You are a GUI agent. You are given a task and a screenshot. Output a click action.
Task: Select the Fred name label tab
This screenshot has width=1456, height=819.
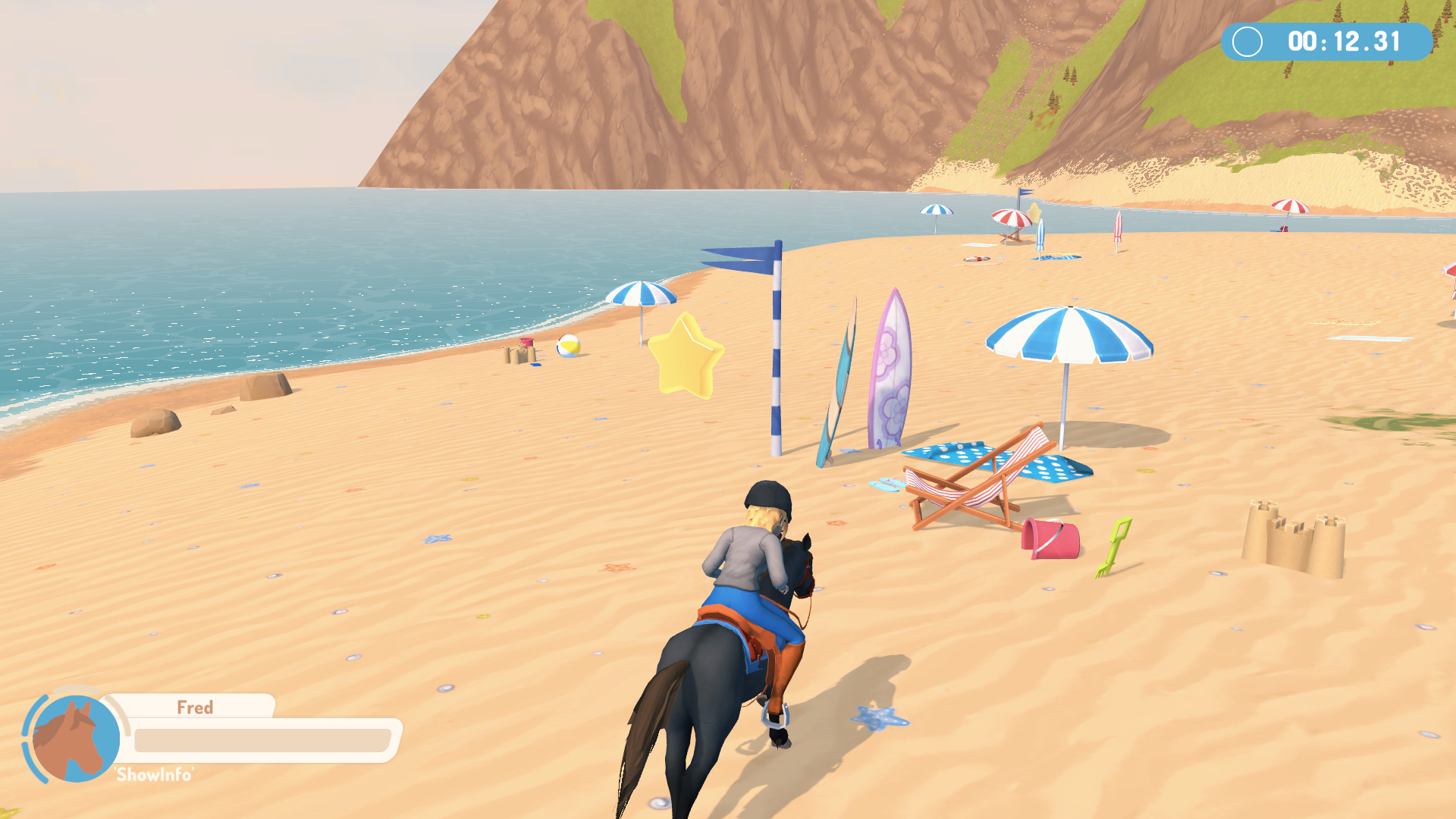pyautogui.click(x=196, y=708)
